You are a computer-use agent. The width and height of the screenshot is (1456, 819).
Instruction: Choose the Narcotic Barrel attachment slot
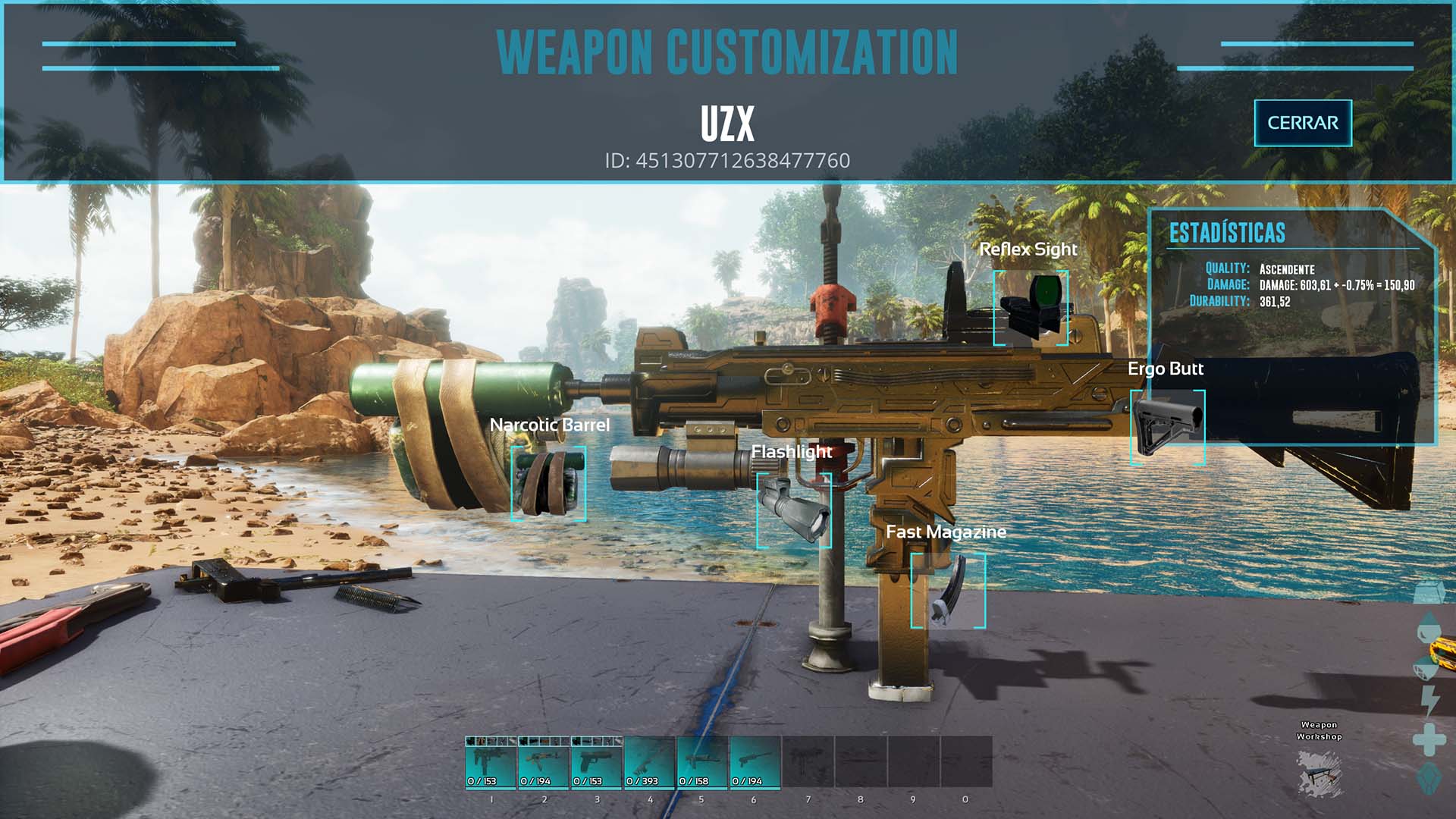548,484
